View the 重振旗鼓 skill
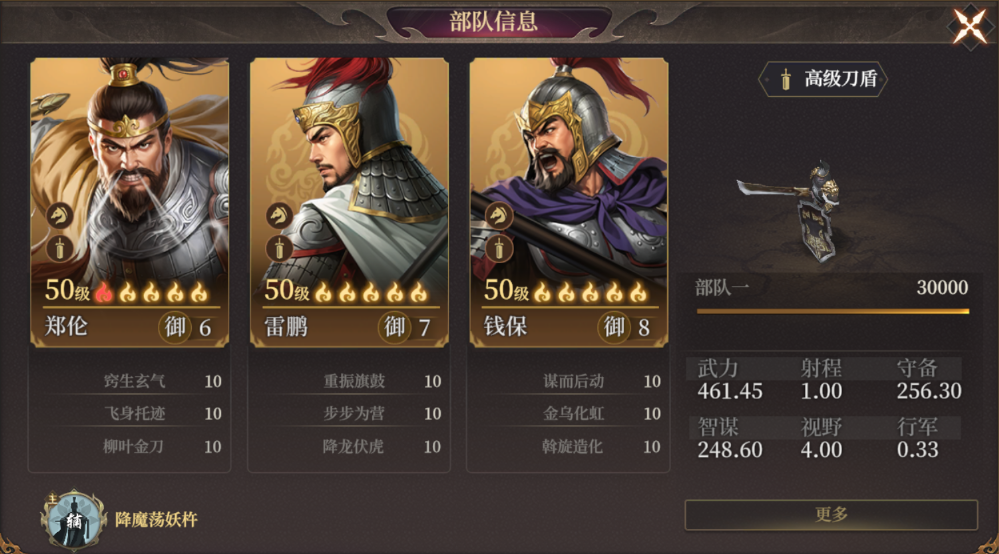The width and height of the screenshot is (999, 554). [x=355, y=381]
